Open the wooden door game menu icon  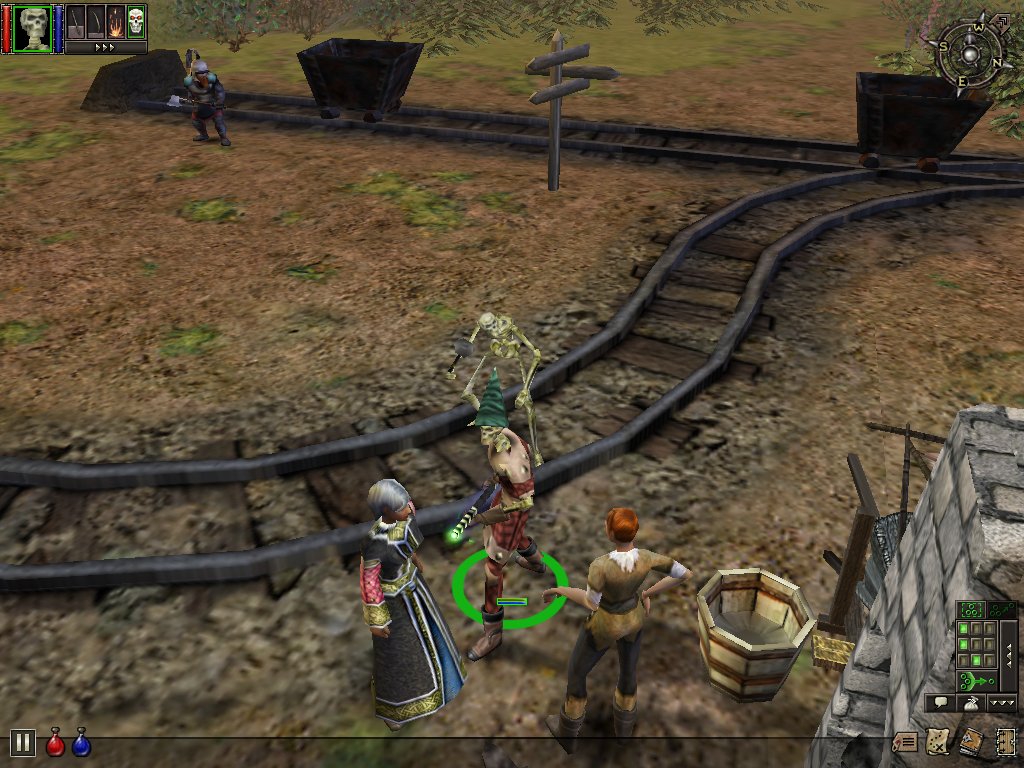tap(1005, 742)
